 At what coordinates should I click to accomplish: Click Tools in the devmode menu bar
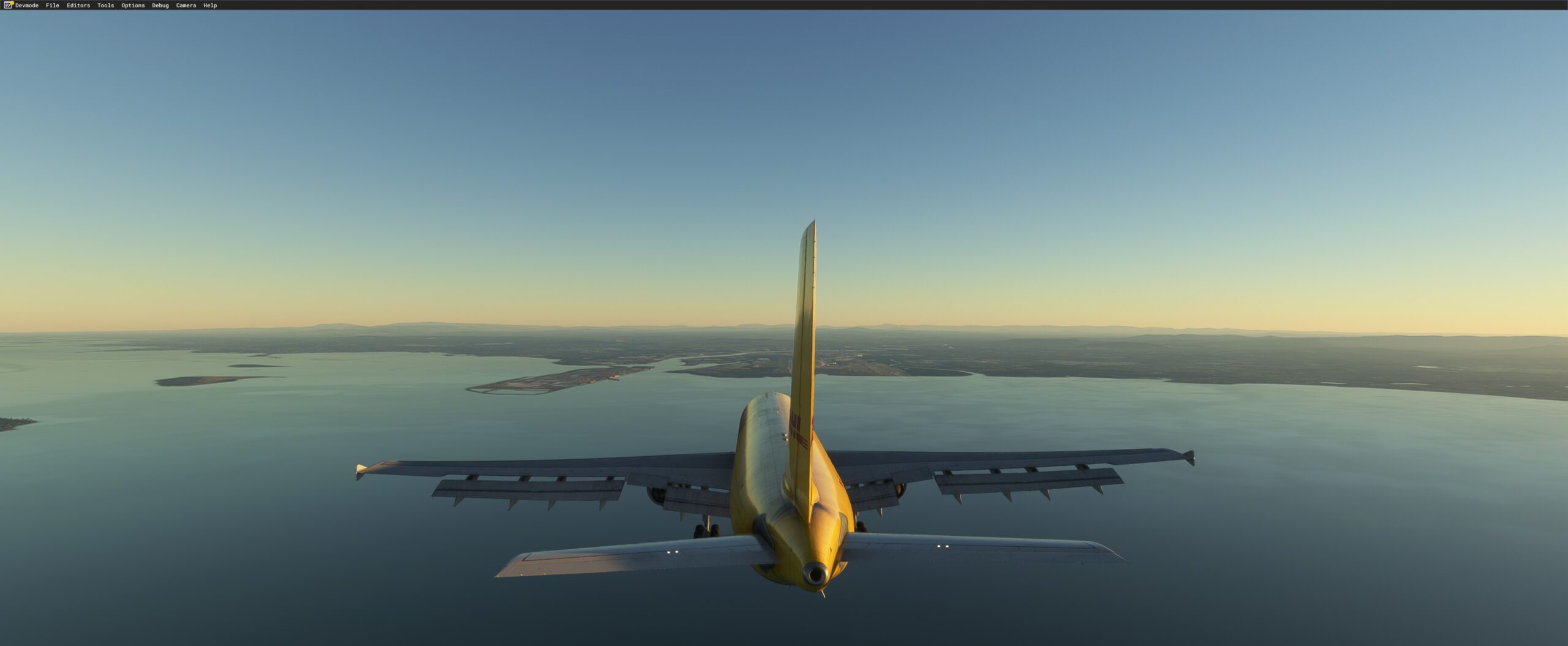coord(105,5)
